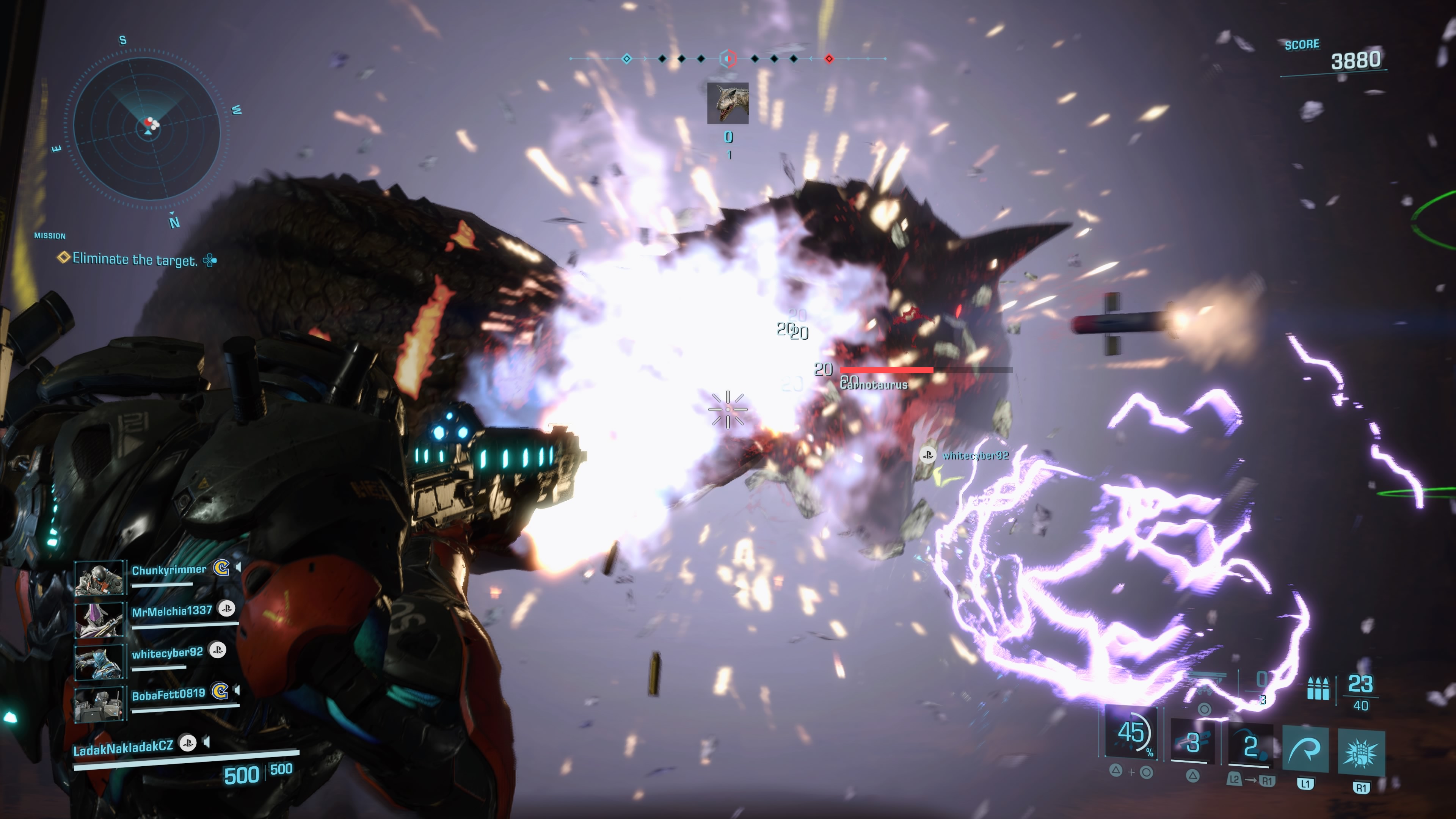Activate the overdrive gauge at 45%
Image resolution: width=1456 pixels, height=819 pixels.
(x=1131, y=733)
